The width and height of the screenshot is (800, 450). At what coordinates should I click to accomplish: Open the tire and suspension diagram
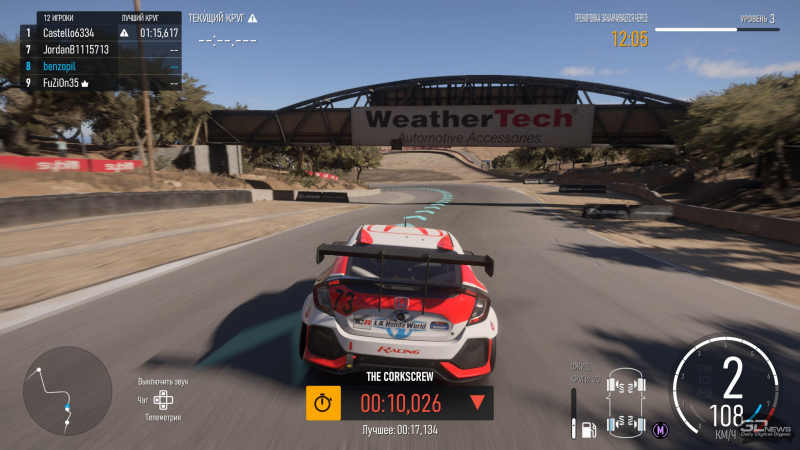626,401
